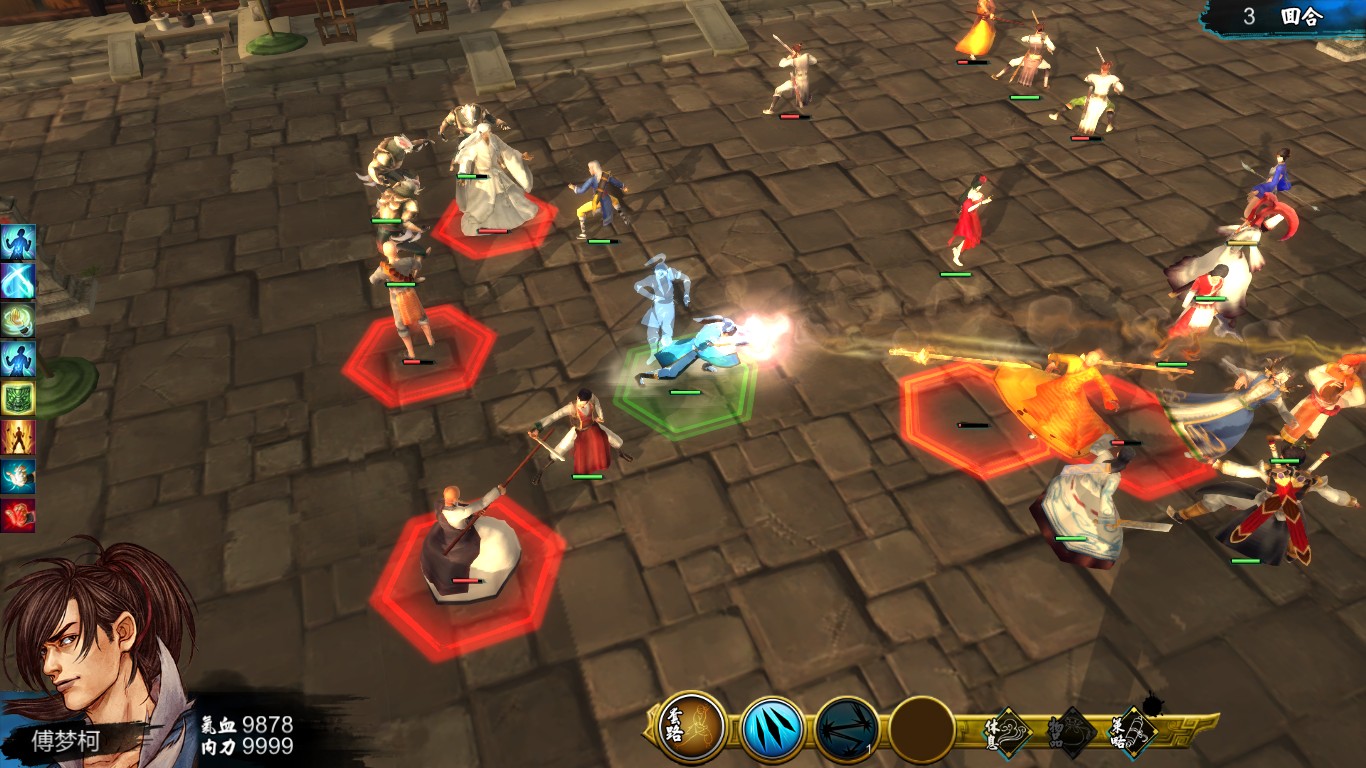Select the orange aura figure buff icon
The width and height of the screenshot is (1366, 768).
(18, 437)
